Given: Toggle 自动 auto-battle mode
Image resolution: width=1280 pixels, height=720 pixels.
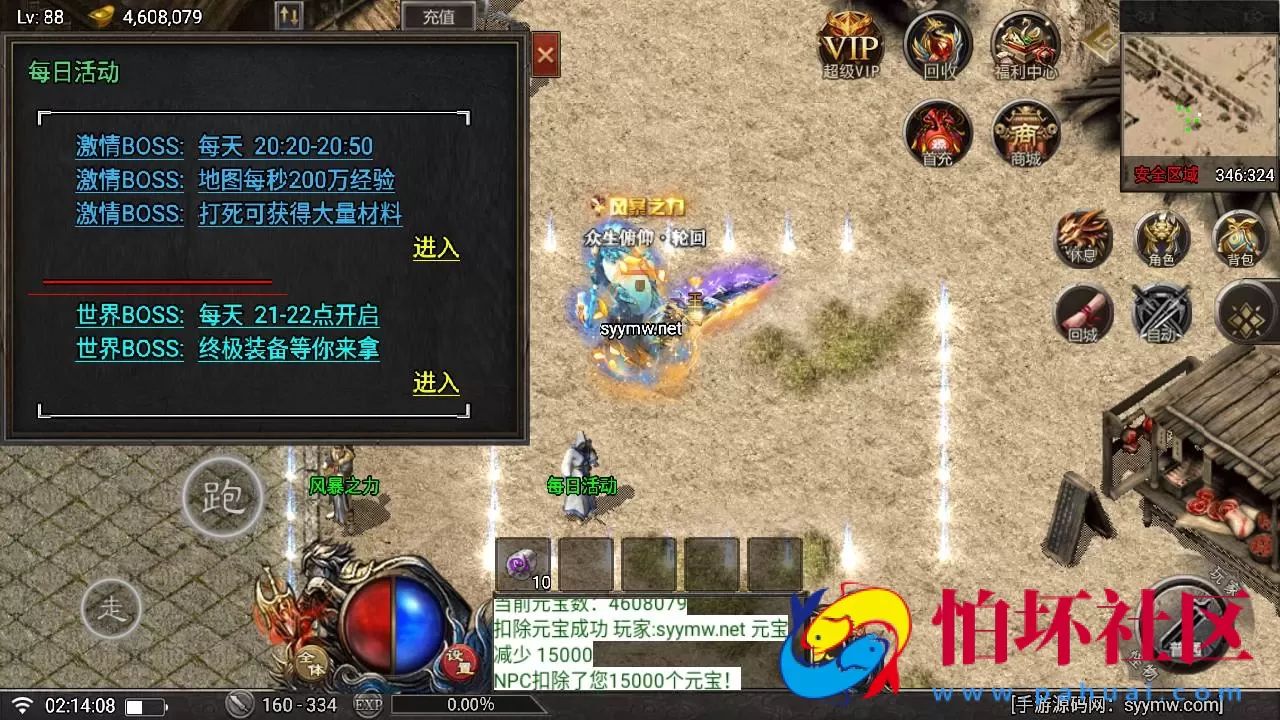Looking at the screenshot, I should pos(1161,312).
